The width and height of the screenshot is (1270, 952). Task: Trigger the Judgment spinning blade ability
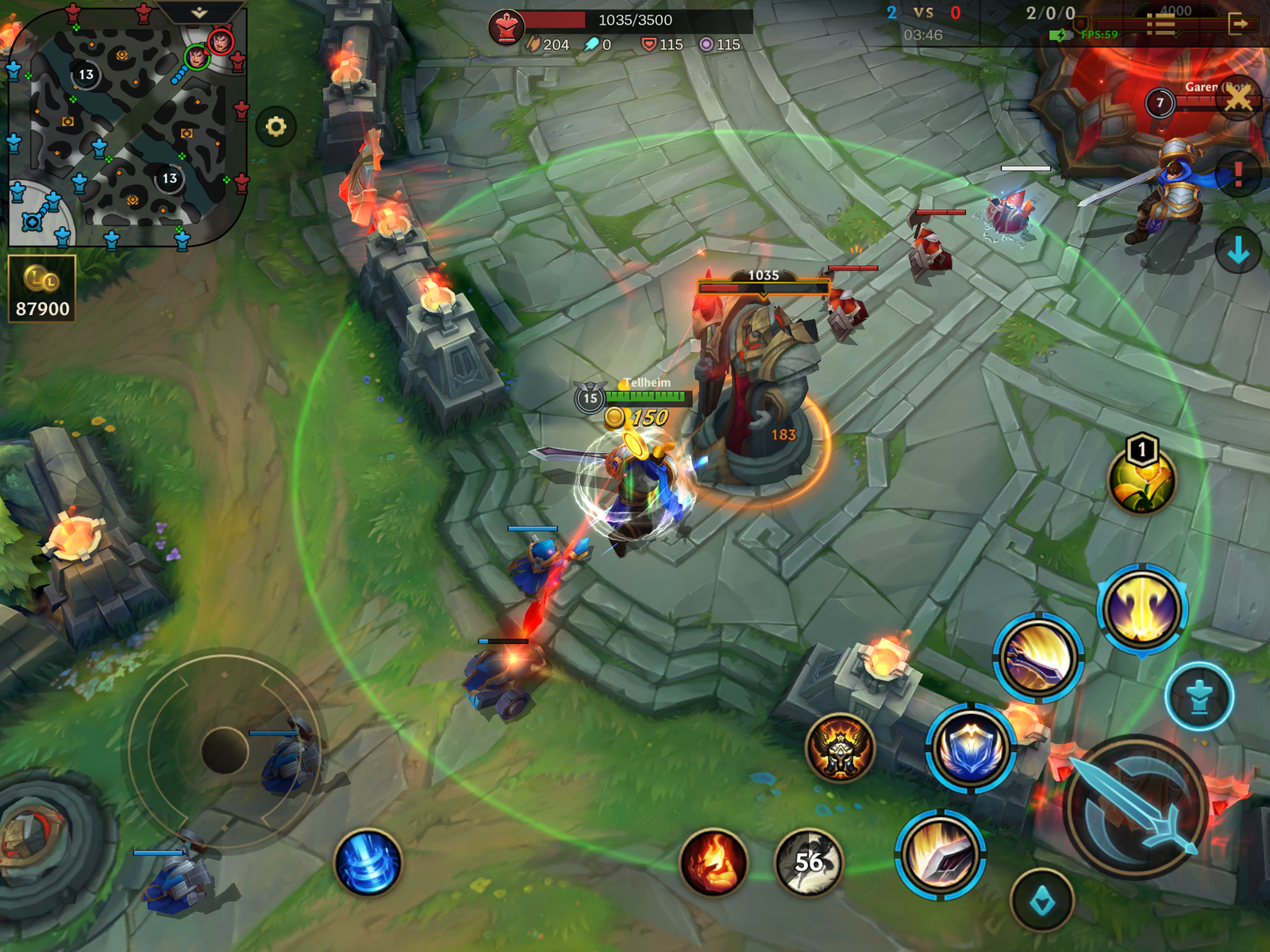(1037, 657)
